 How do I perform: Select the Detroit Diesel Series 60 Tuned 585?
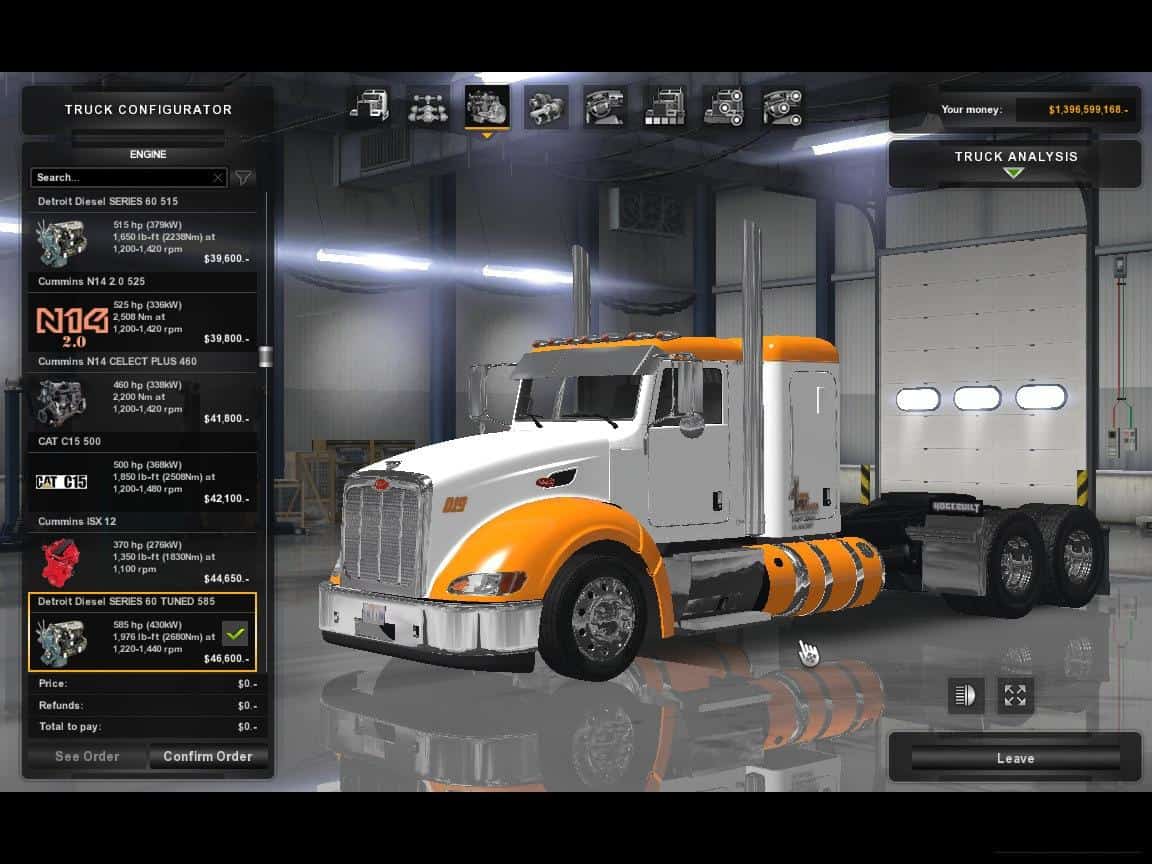click(x=143, y=640)
